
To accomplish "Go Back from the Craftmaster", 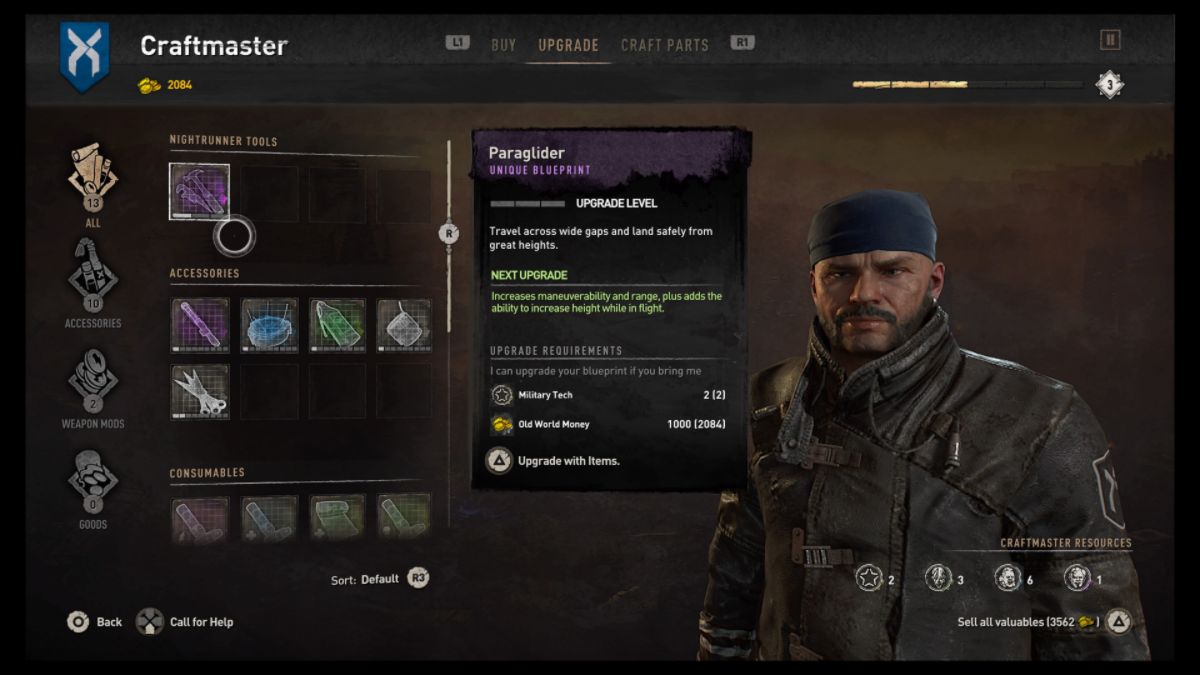I will coord(94,622).
